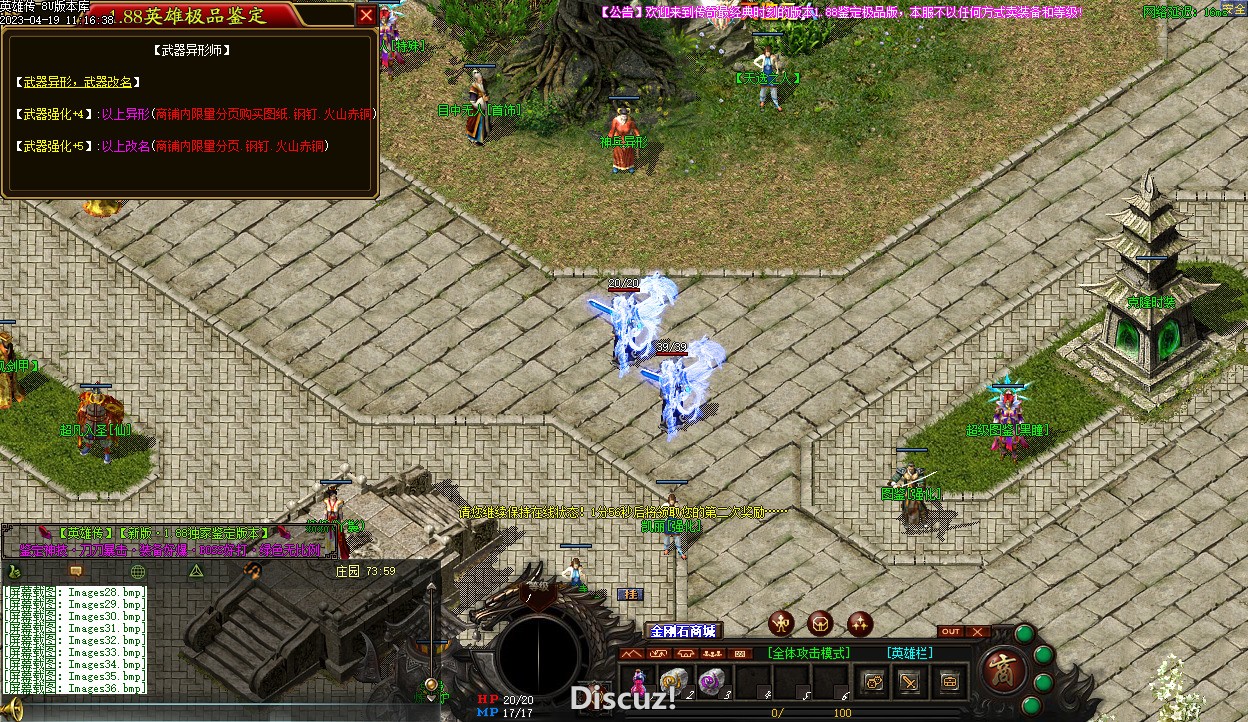Use the purple scroll in hotbar slot three

coord(711,682)
